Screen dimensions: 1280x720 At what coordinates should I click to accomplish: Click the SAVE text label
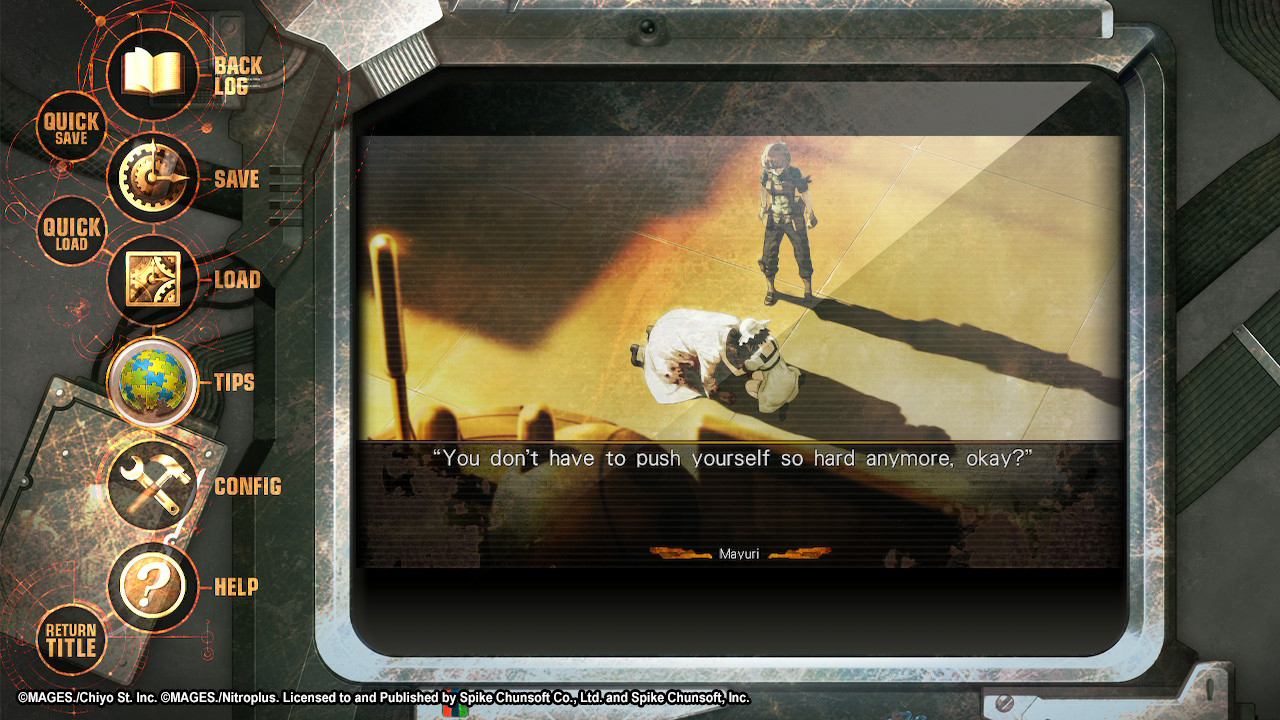point(239,180)
